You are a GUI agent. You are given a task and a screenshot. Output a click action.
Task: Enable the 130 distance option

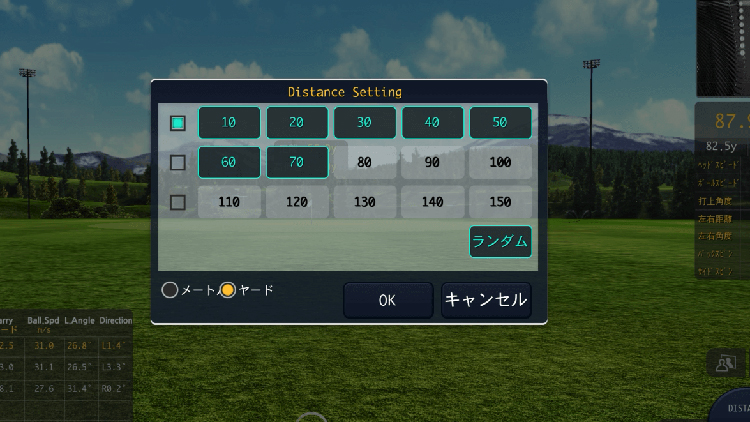[x=365, y=202]
